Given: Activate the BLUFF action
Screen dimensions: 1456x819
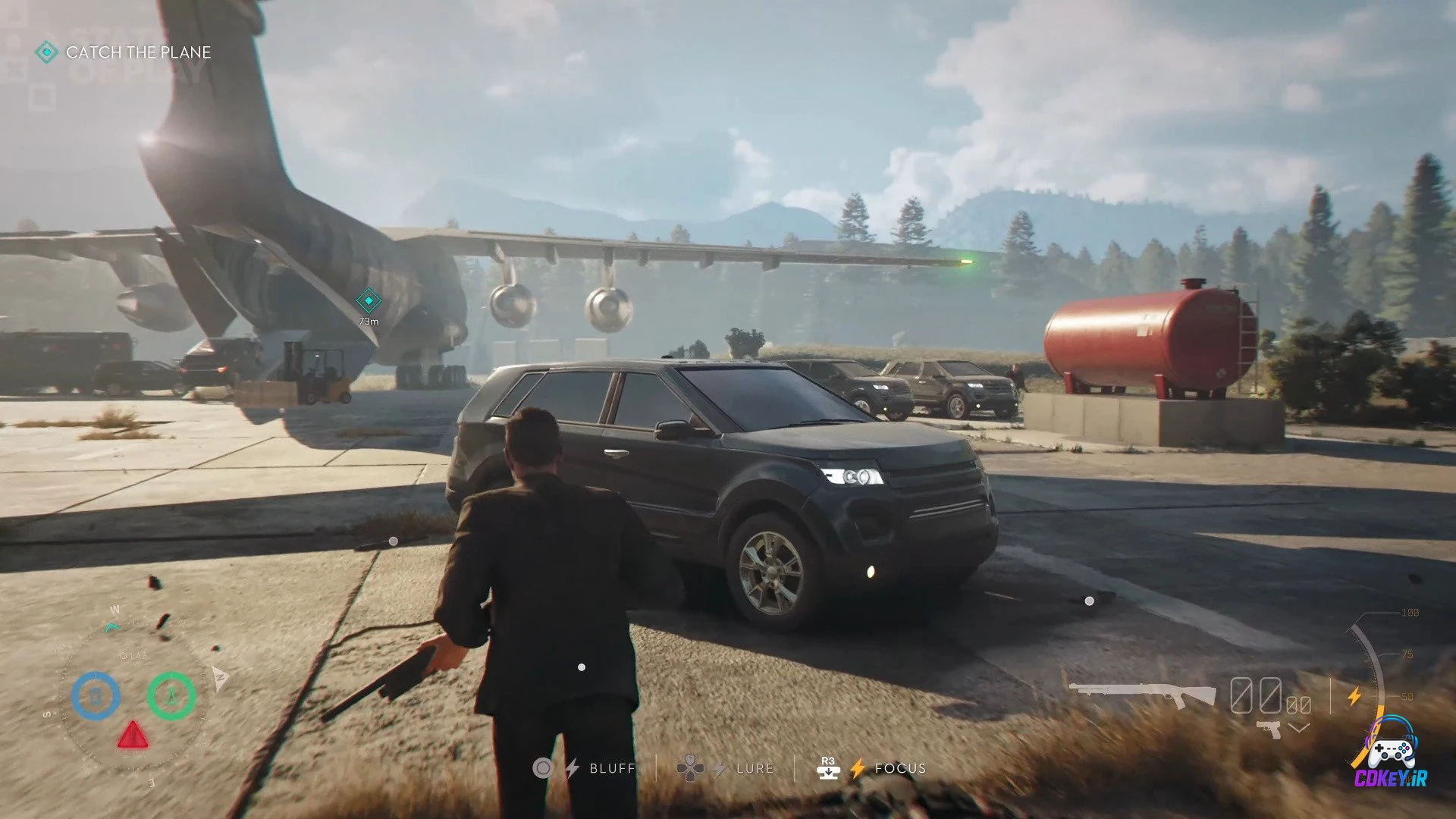Looking at the screenshot, I should 613,768.
